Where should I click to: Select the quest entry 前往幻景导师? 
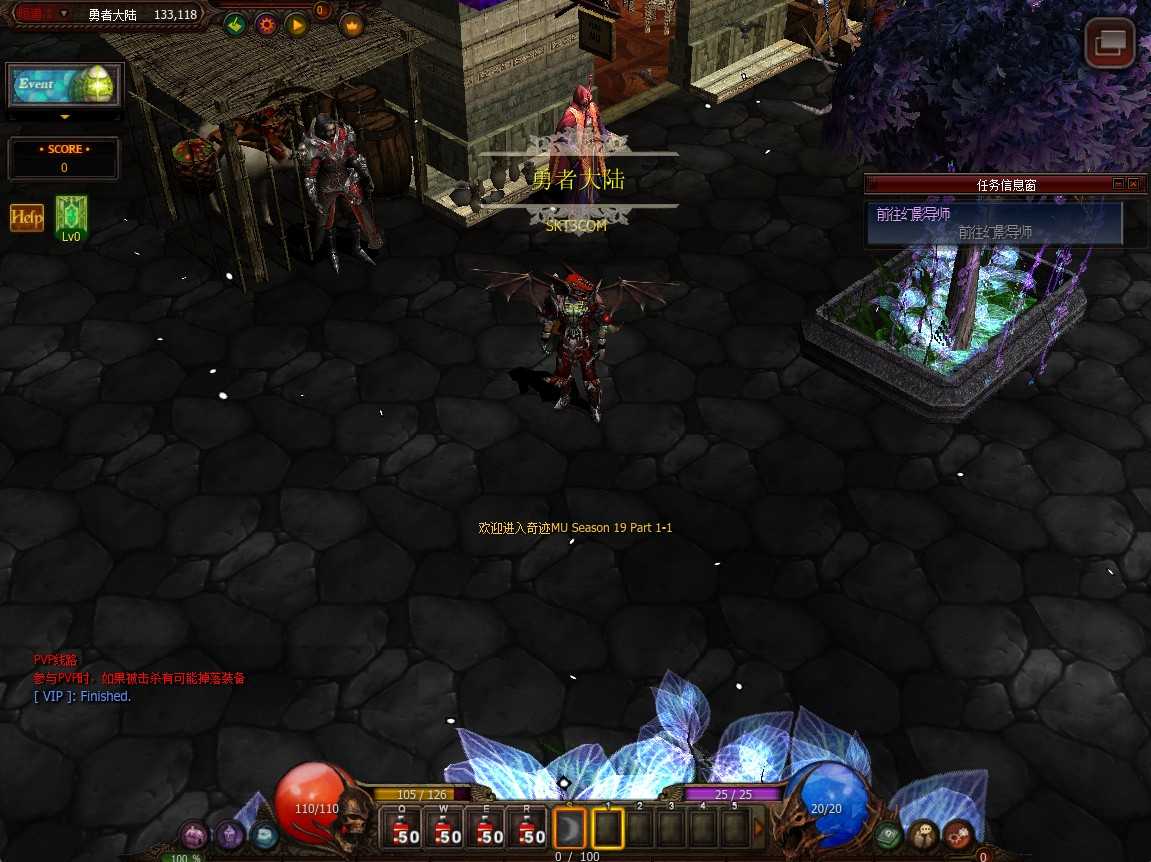[x=994, y=222]
